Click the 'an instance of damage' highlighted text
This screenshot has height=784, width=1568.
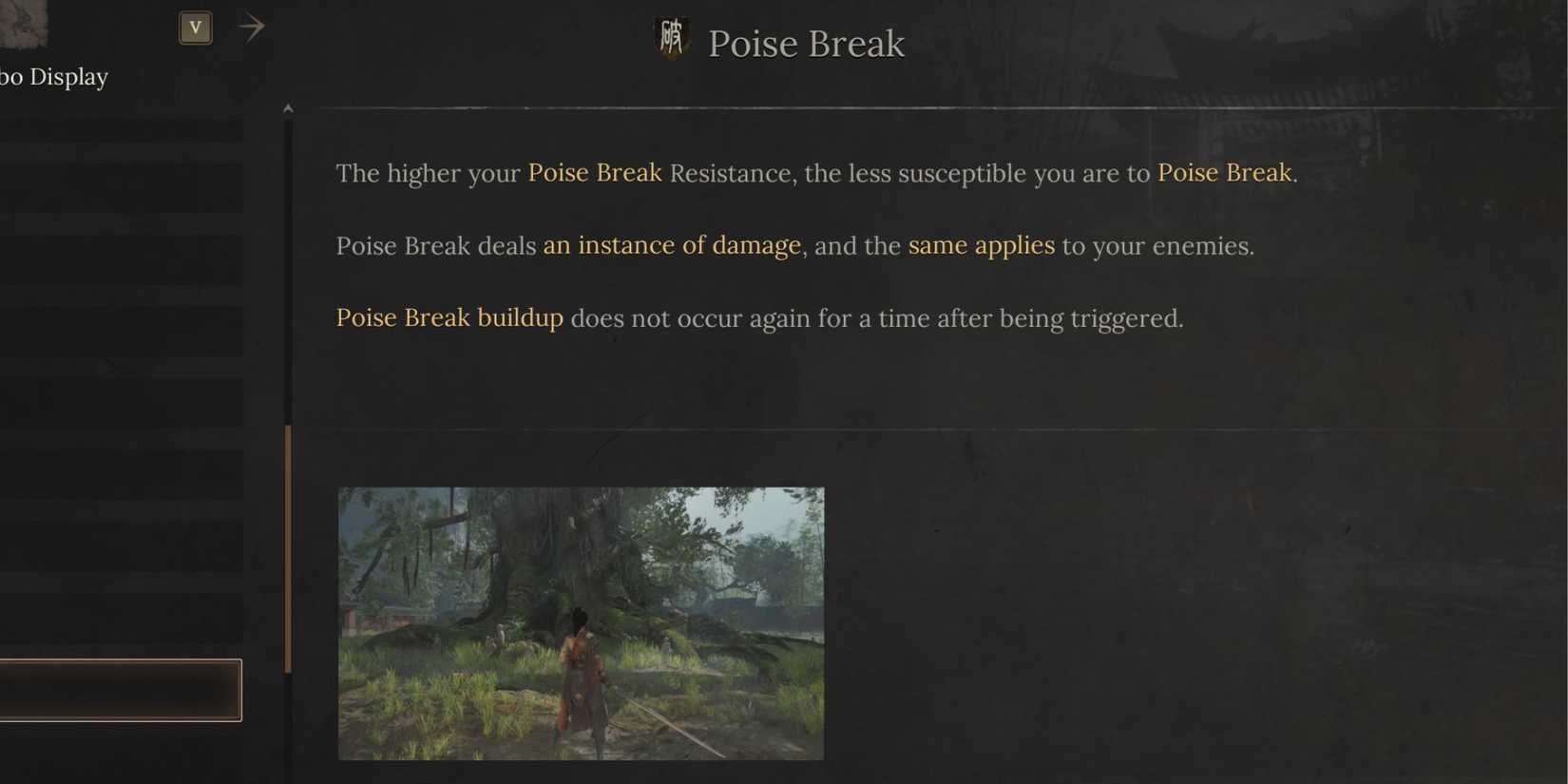tap(673, 245)
